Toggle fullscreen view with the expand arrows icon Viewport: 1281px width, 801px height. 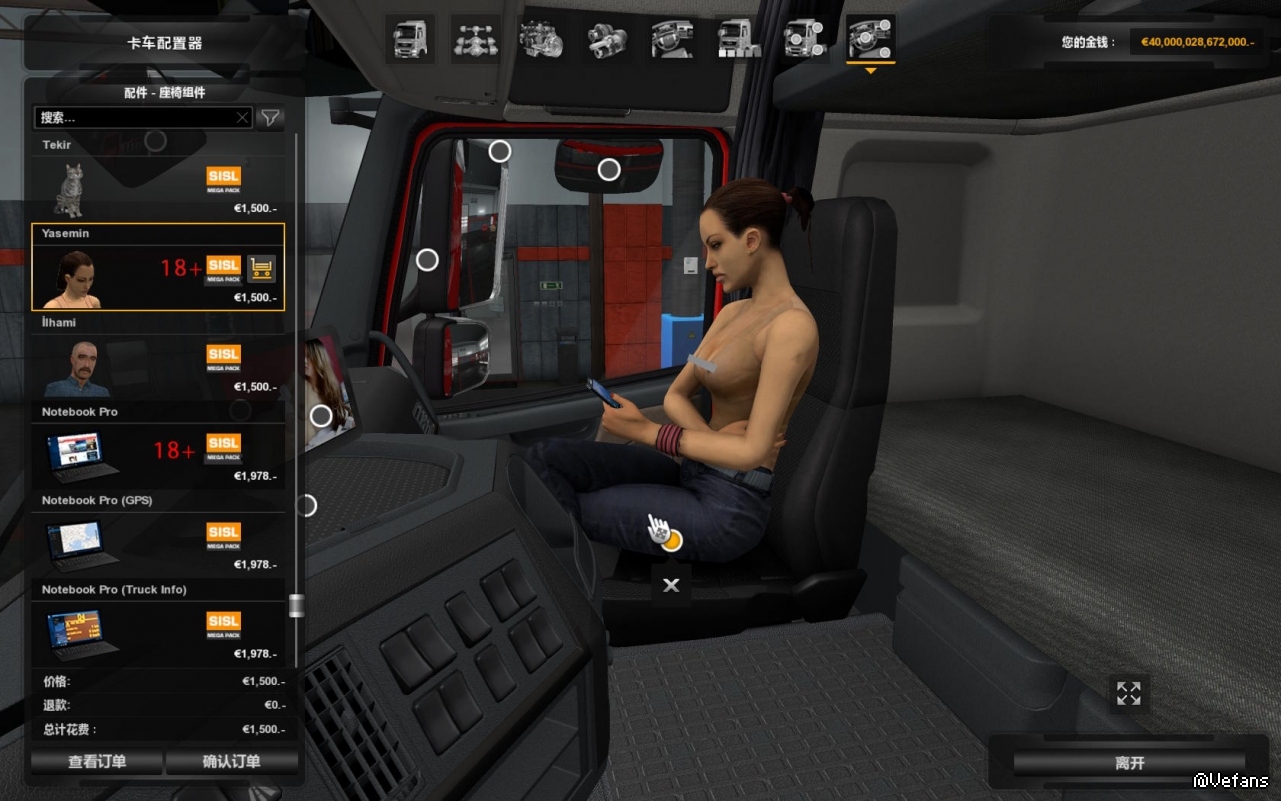(1129, 693)
